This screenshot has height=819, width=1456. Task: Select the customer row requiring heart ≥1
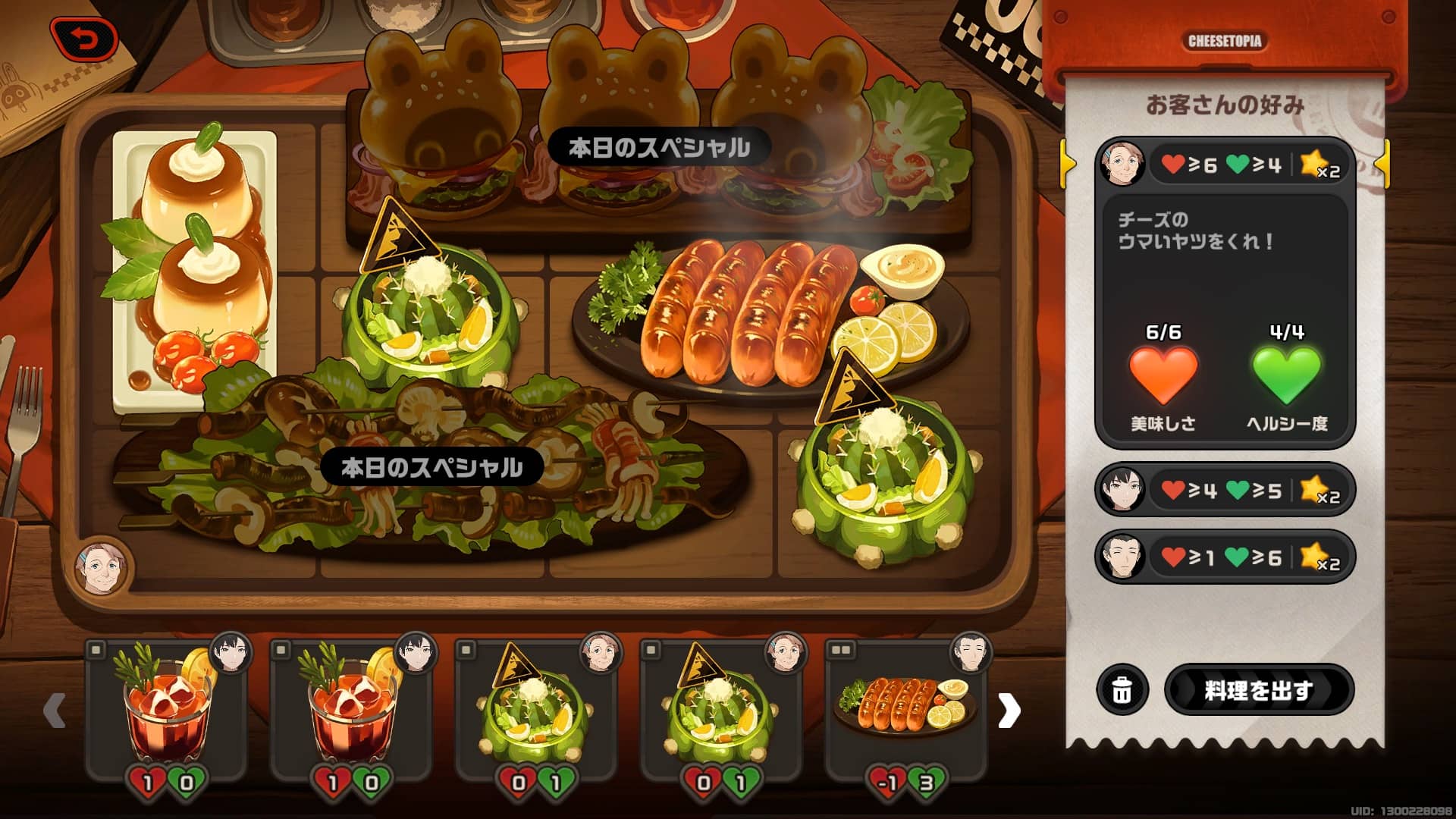coord(1222,557)
